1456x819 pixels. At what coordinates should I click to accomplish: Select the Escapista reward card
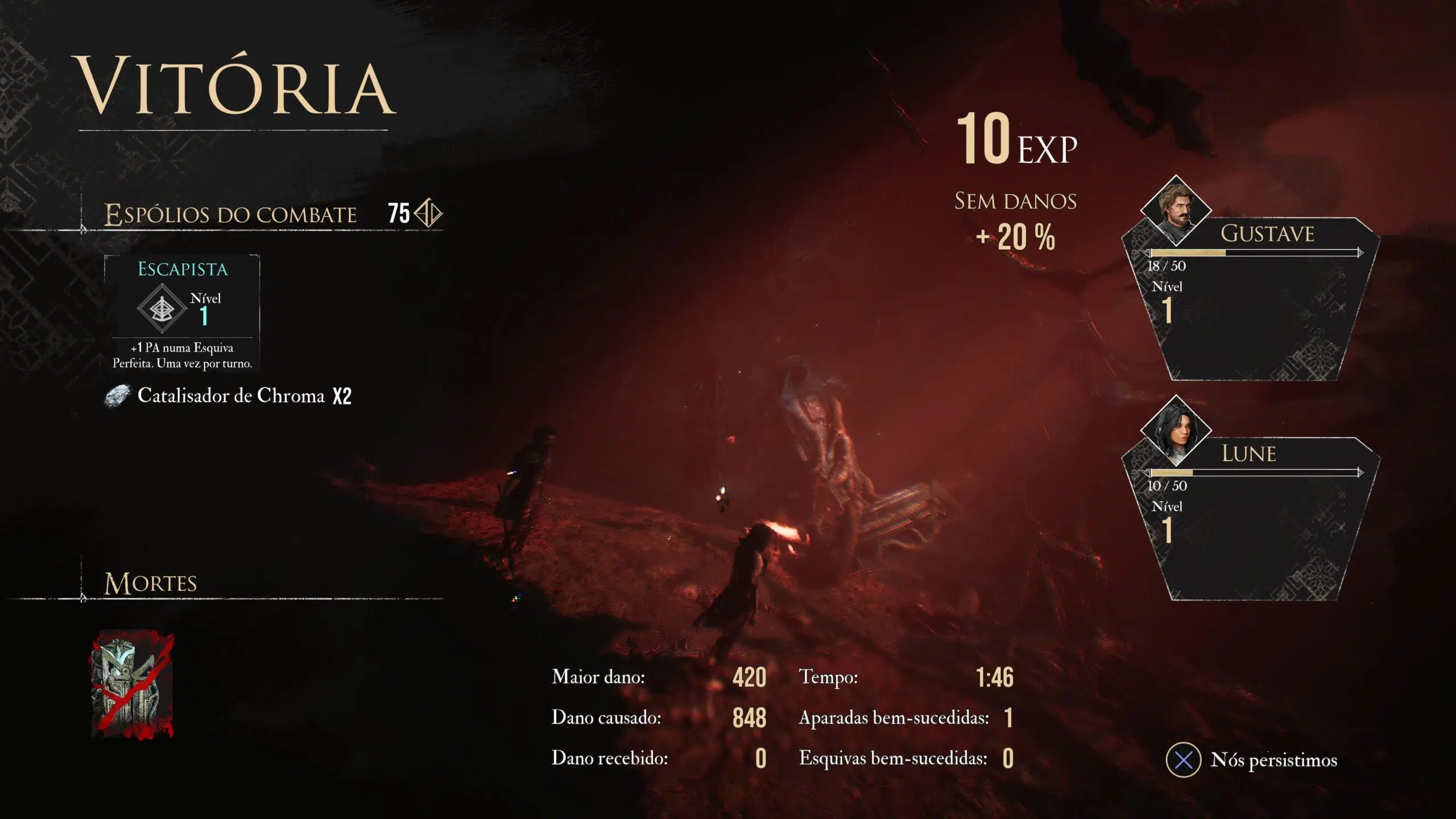[182, 313]
